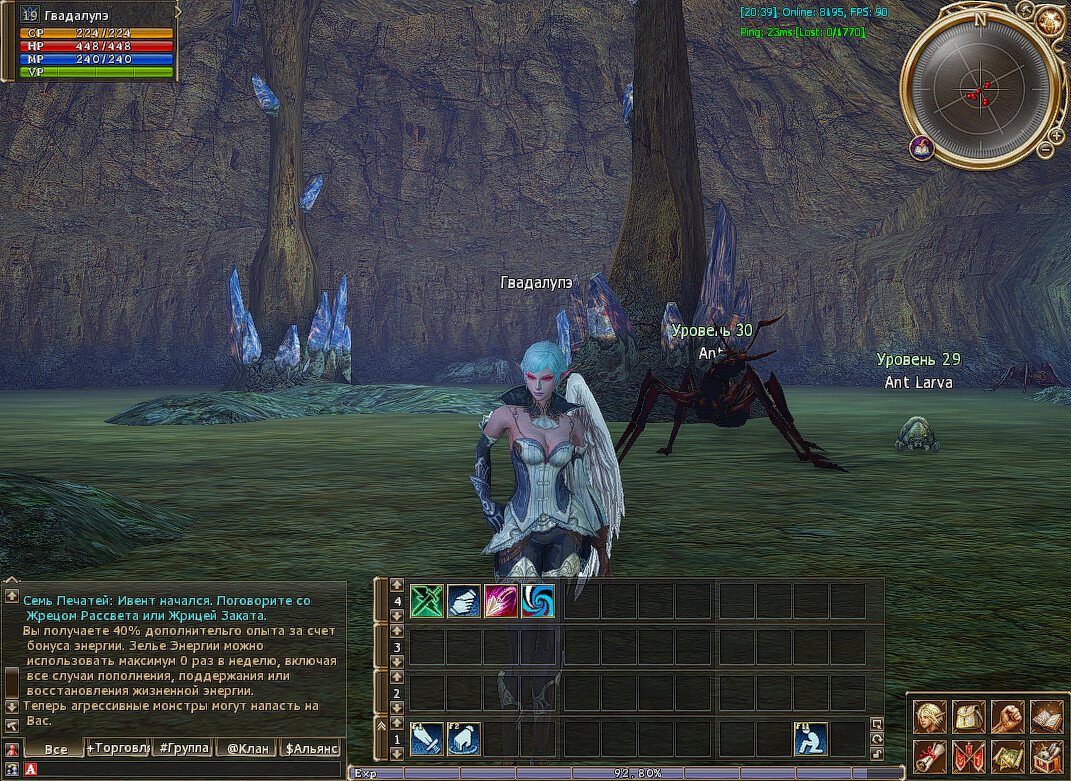Viewport: 1071px width, 781px height.
Task: Zoom in the radar with plus button
Action: (x=1057, y=135)
